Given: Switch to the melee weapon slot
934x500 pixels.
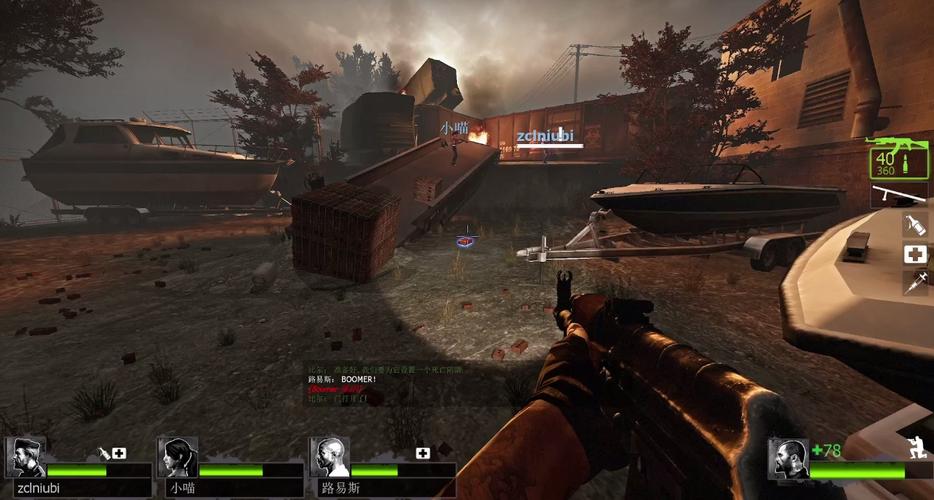Looking at the screenshot, I should click(x=898, y=195).
